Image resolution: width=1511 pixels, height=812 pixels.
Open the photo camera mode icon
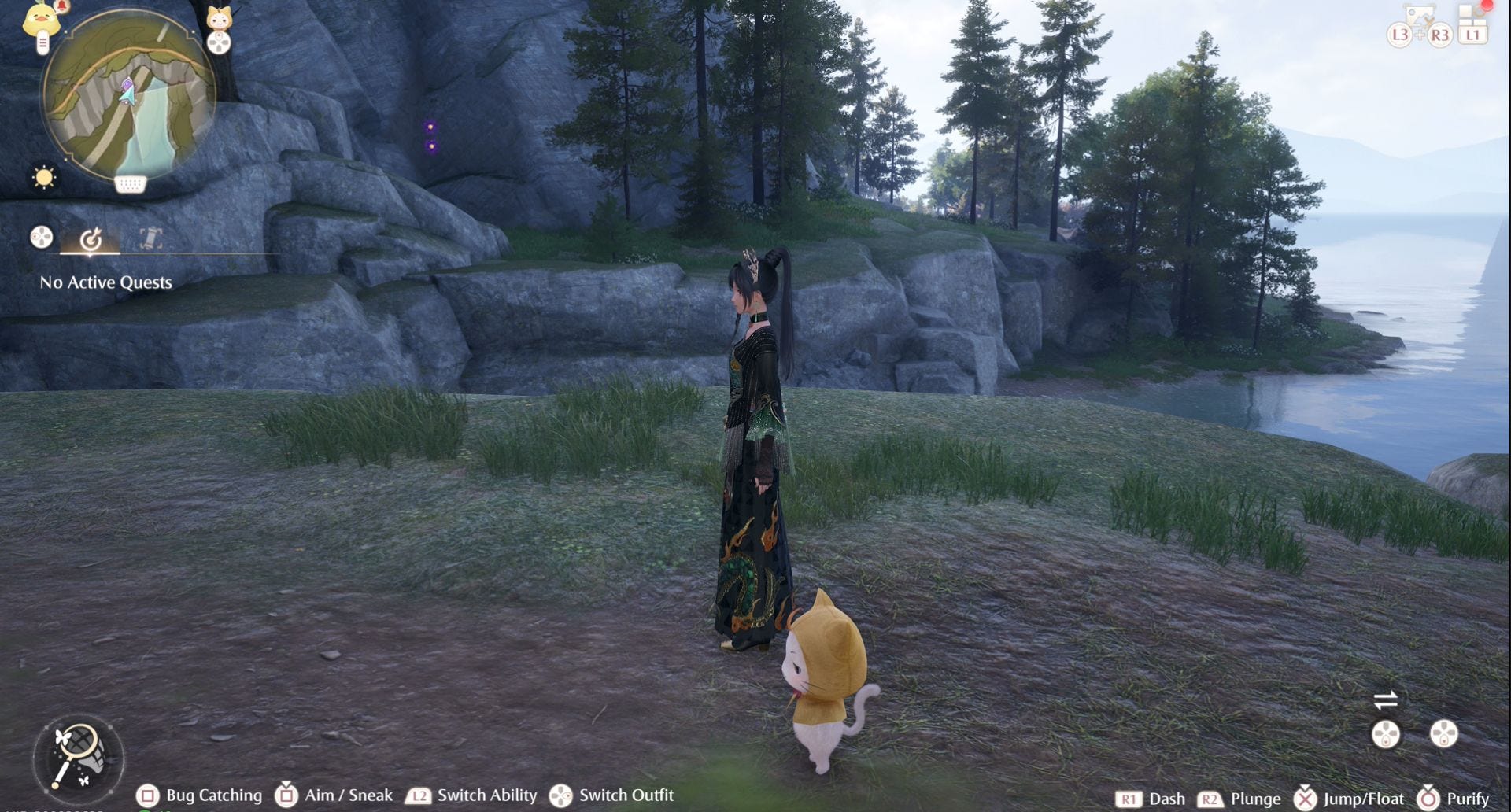1420,17
